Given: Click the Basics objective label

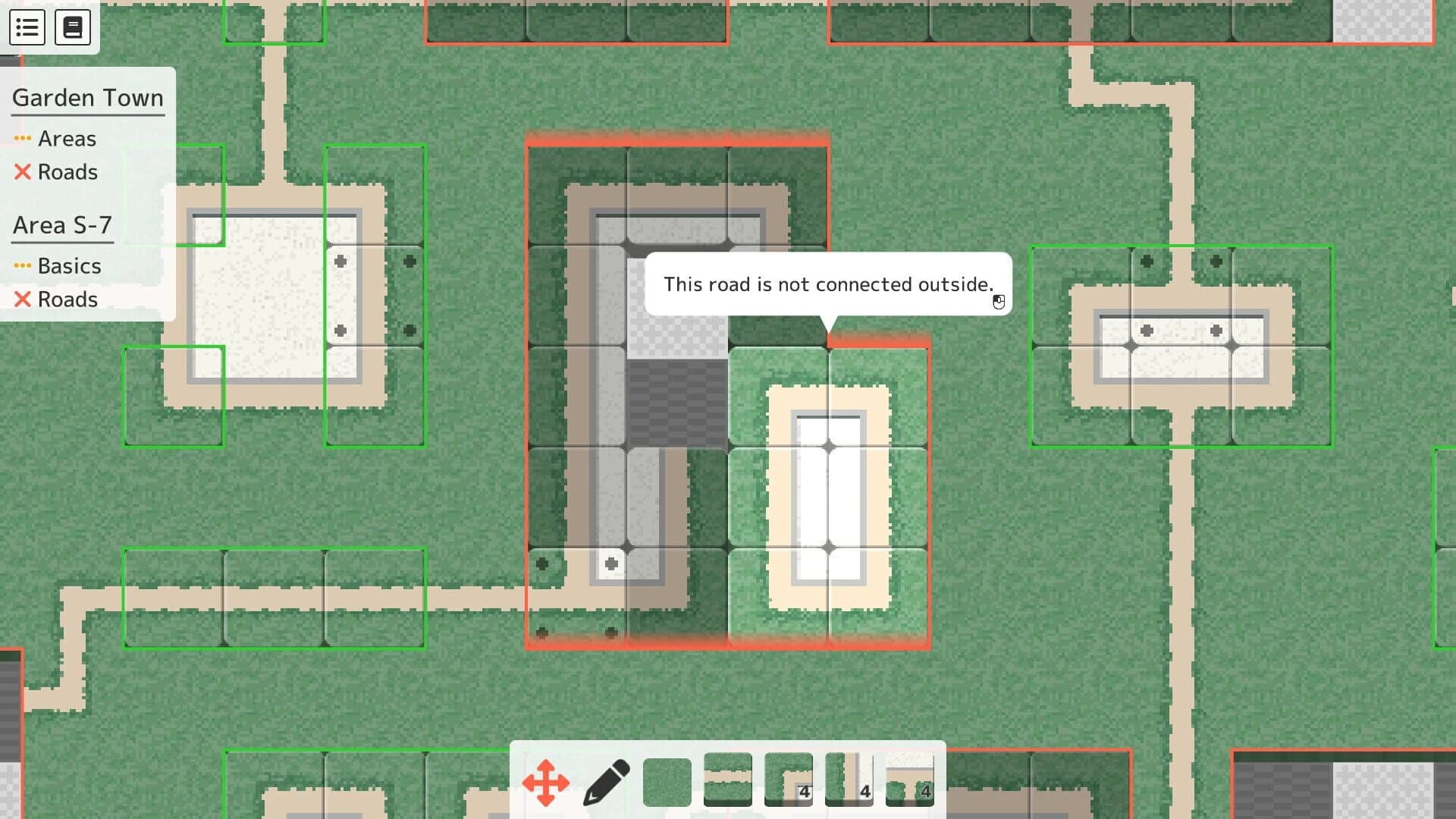Looking at the screenshot, I should tap(69, 265).
